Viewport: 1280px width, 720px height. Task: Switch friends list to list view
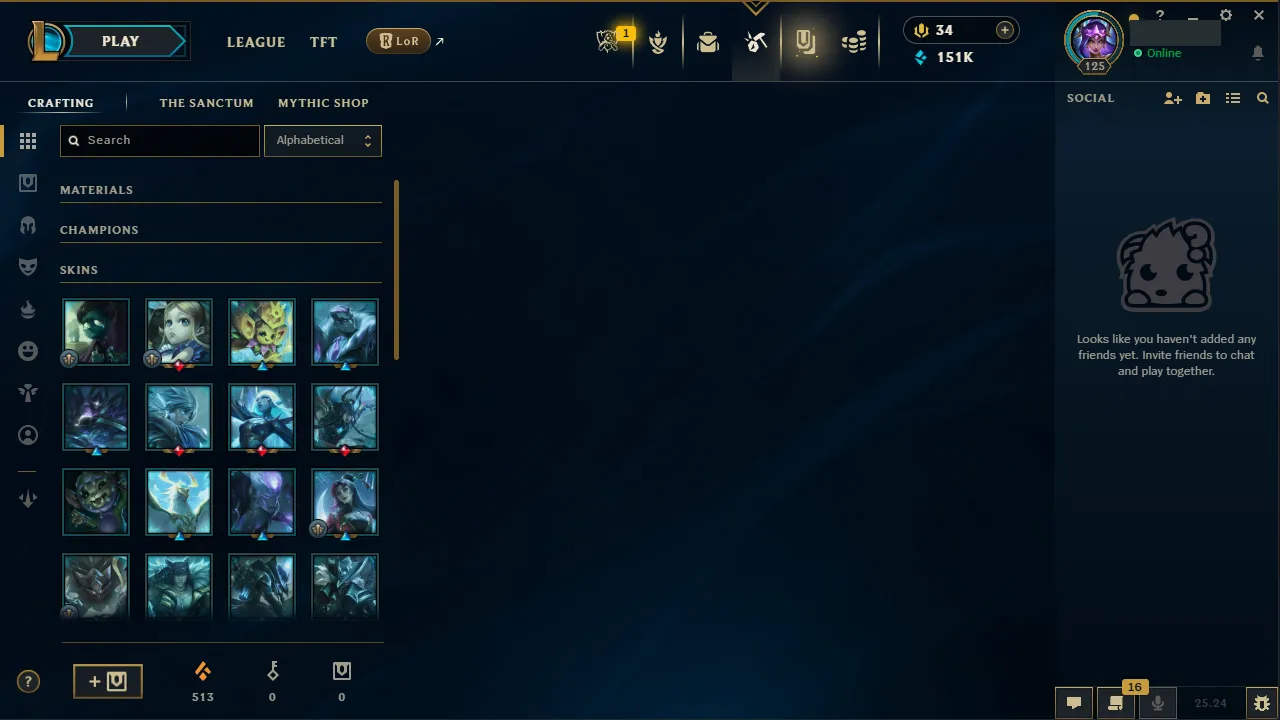pos(1233,98)
